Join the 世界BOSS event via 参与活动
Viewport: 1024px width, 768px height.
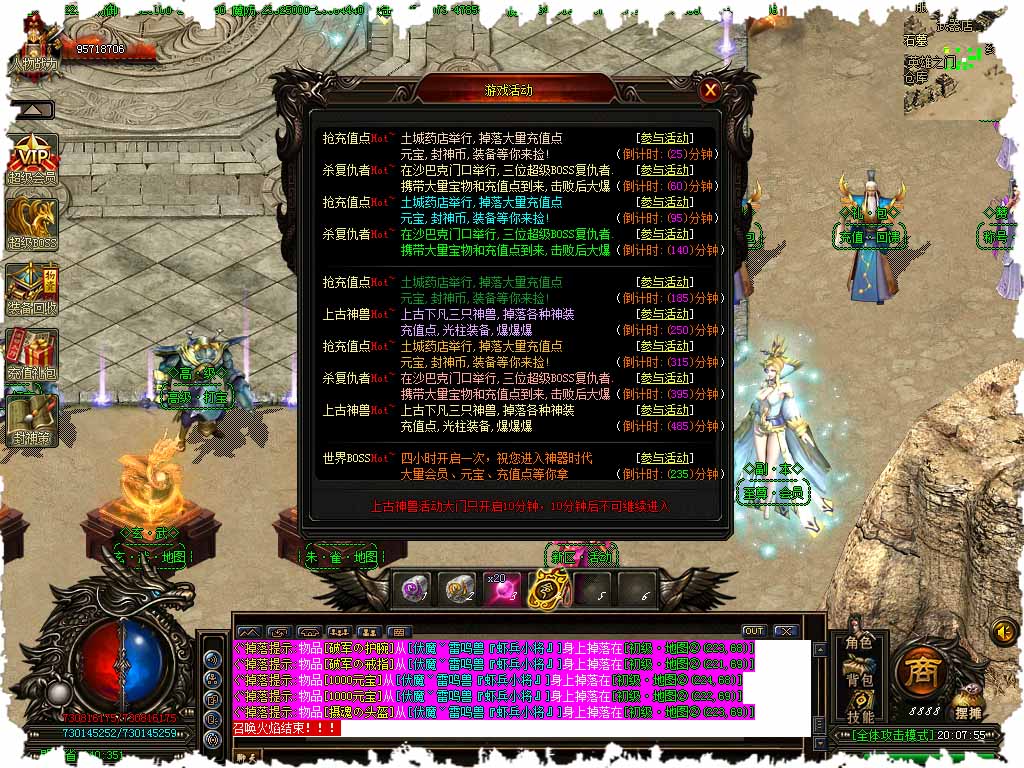coord(665,458)
